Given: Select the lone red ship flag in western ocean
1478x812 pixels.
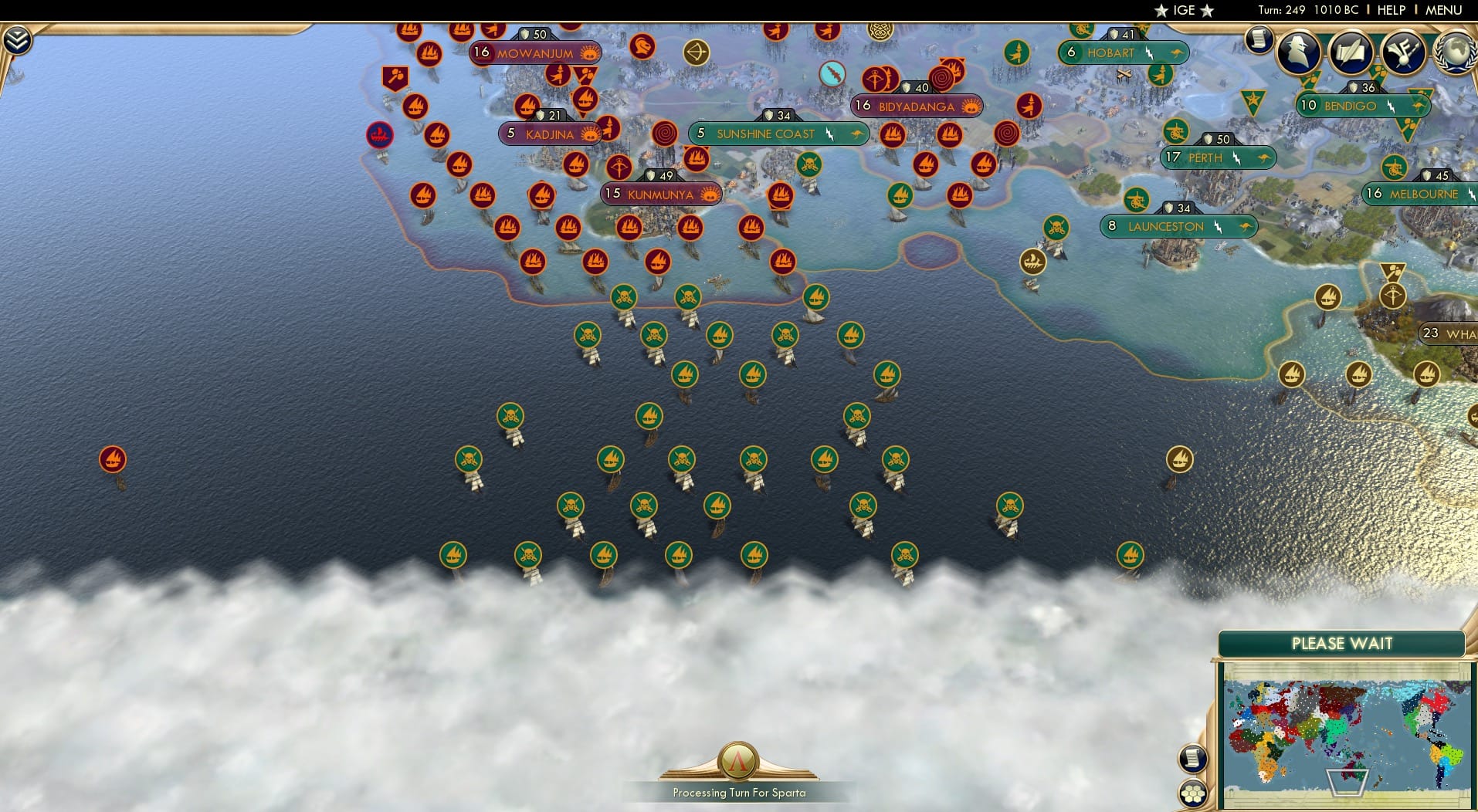Looking at the screenshot, I should 114,458.
